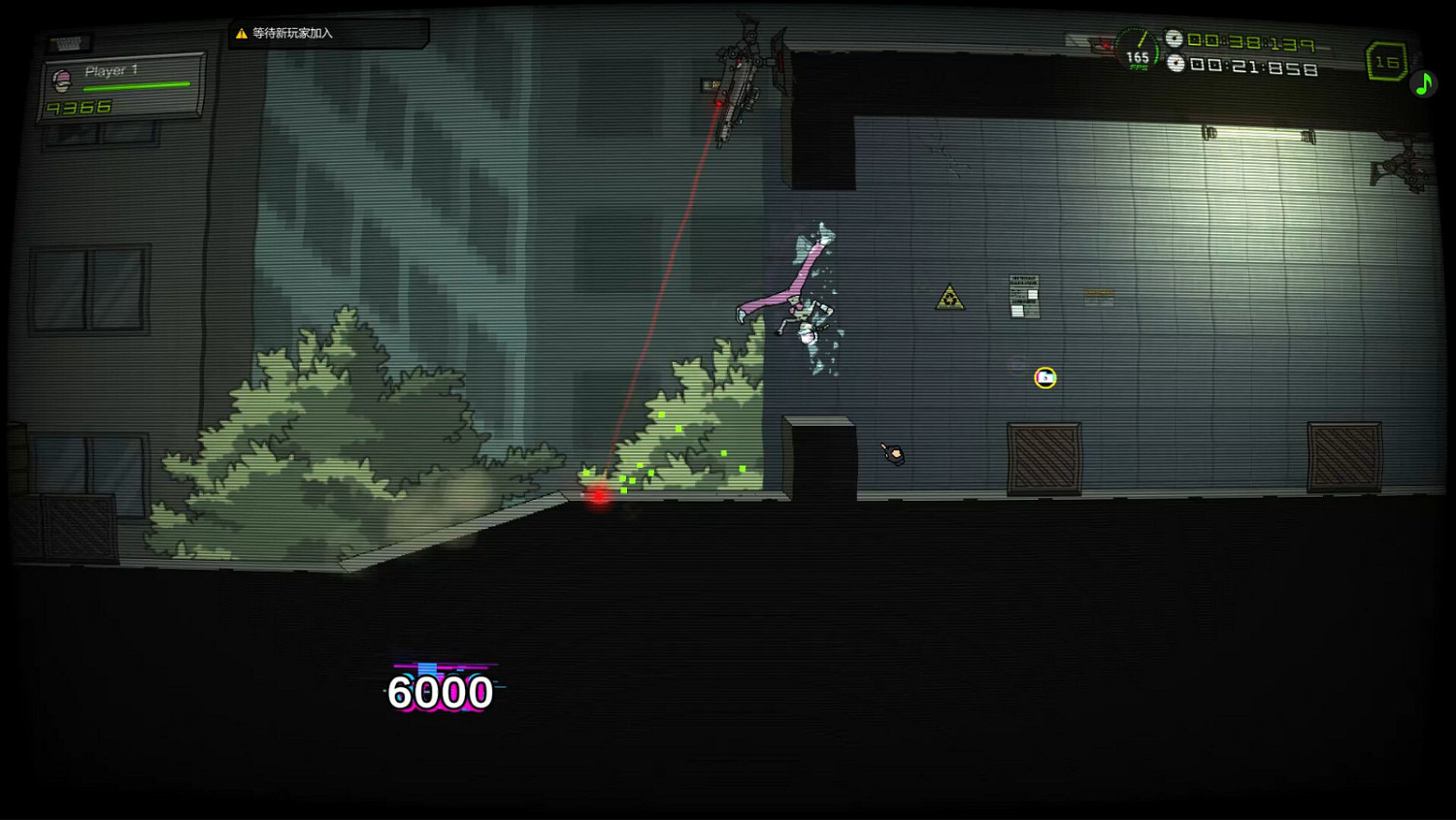The width and height of the screenshot is (1456, 820).
Task: Toggle the music note audio indicator off
Action: [1423, 83]
